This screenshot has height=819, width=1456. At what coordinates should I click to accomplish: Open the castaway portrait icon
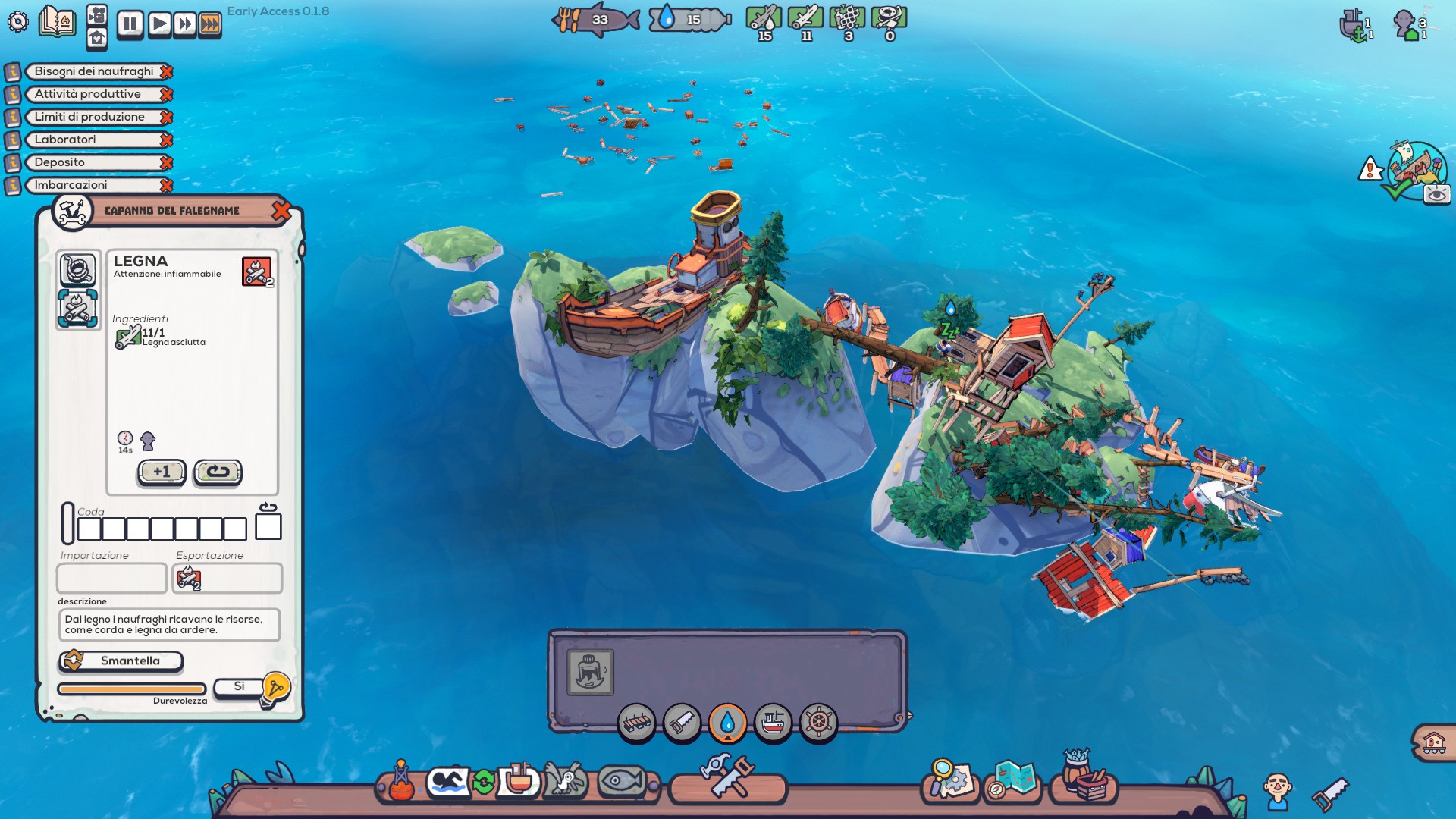(x=1277, y=791)
